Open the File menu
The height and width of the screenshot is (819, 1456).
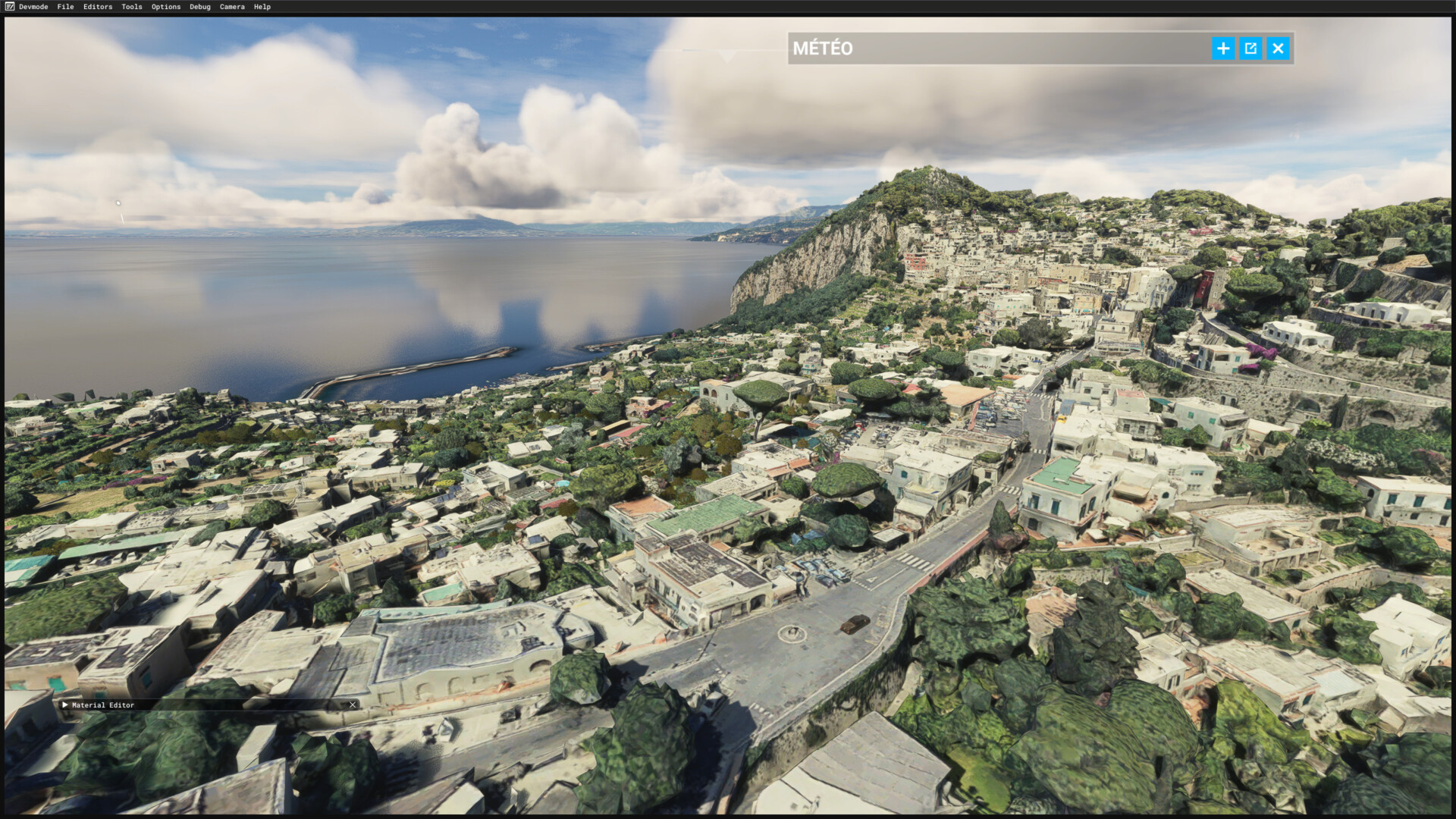(x=65, y=7)
